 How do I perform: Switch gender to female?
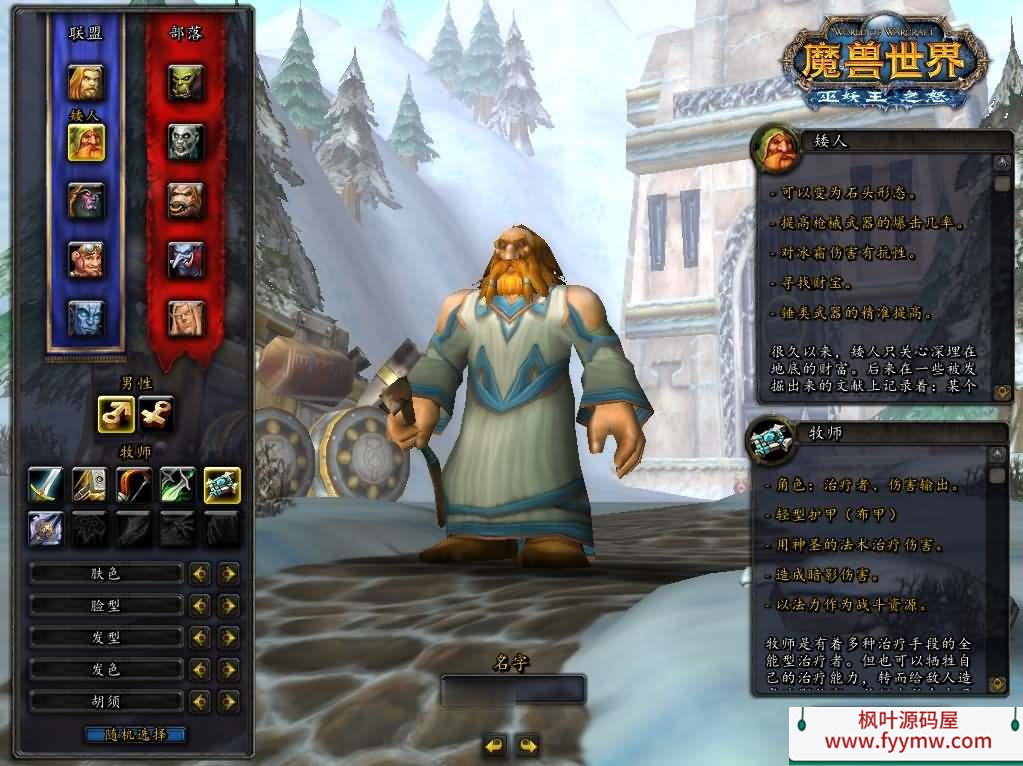[157, 413]
